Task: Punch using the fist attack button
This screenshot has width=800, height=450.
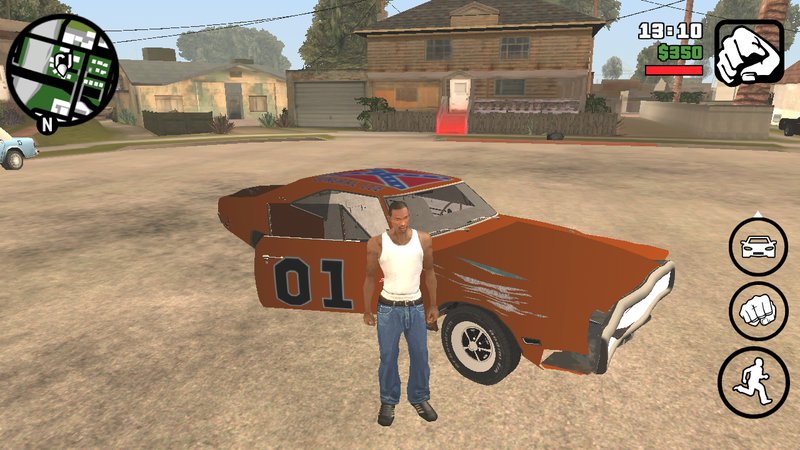Action: tap(757, 309)
